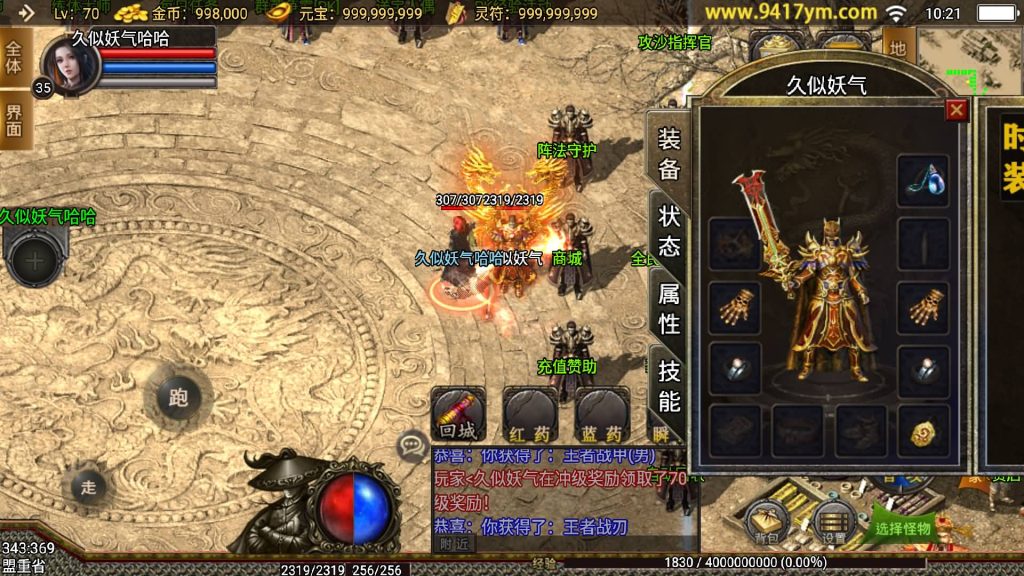Click the 选择怪物 select-monster button
Viewport: 1024px width, 576px height.
pos(902,527)
